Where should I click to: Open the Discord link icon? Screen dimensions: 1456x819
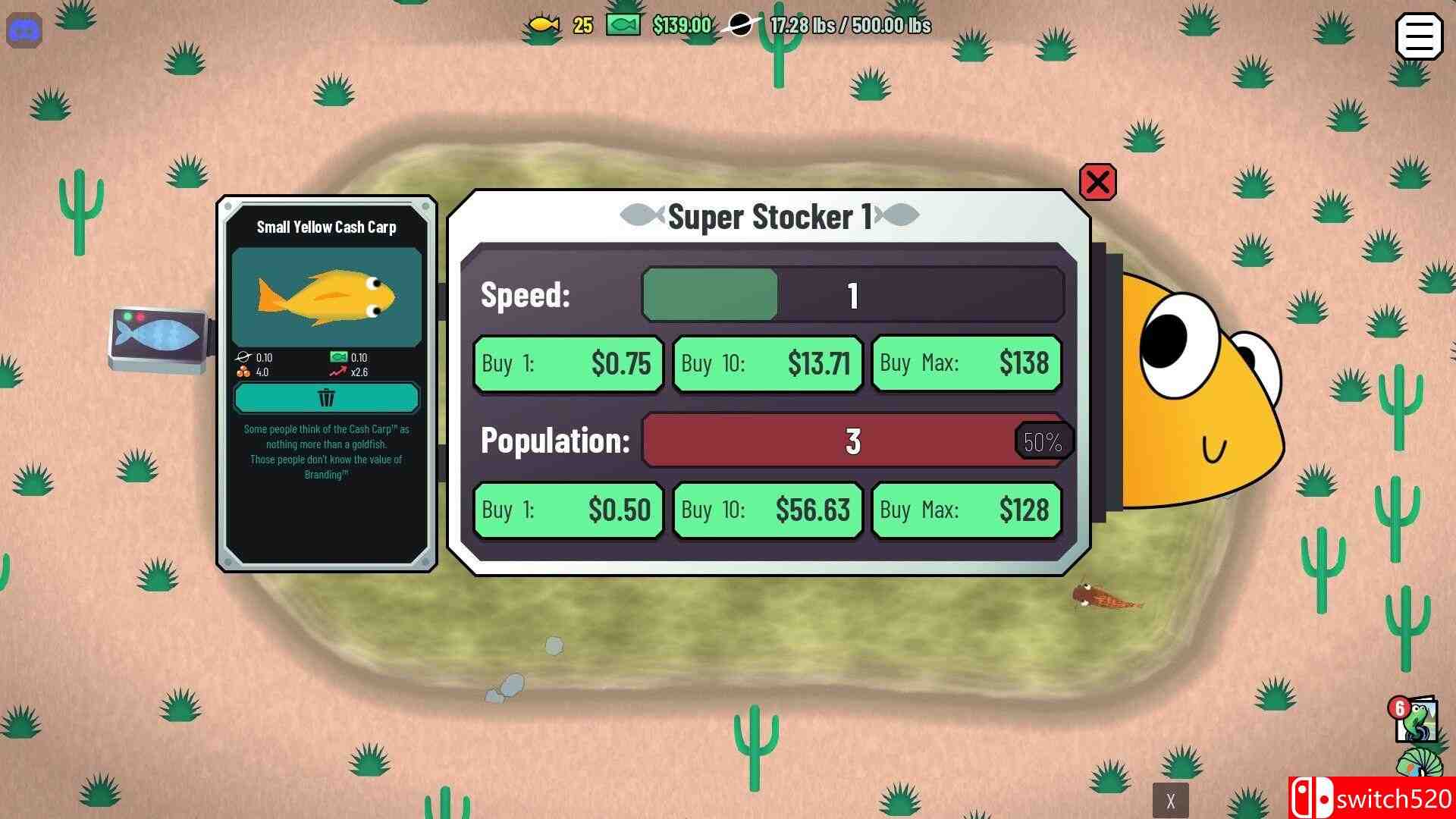24,31
